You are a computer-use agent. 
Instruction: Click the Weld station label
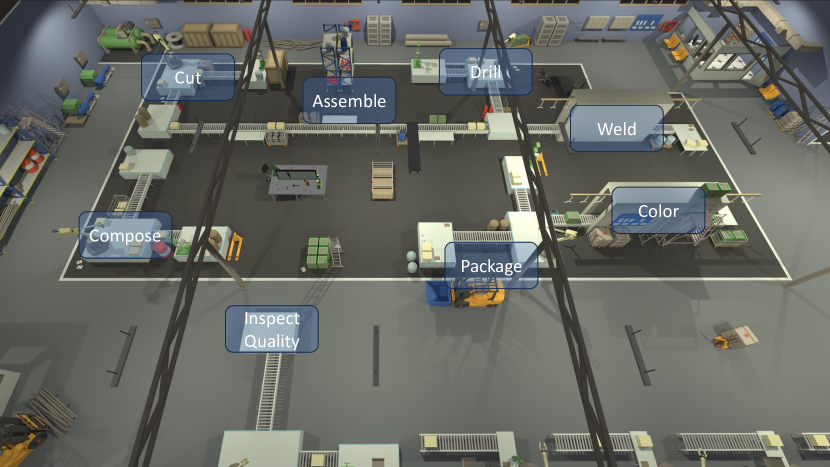click(616, 129)
